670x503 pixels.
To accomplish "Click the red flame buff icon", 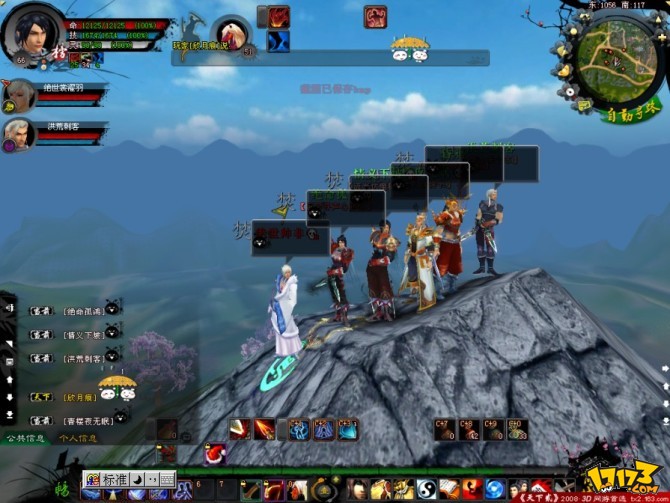I will [x=278, y=17].
